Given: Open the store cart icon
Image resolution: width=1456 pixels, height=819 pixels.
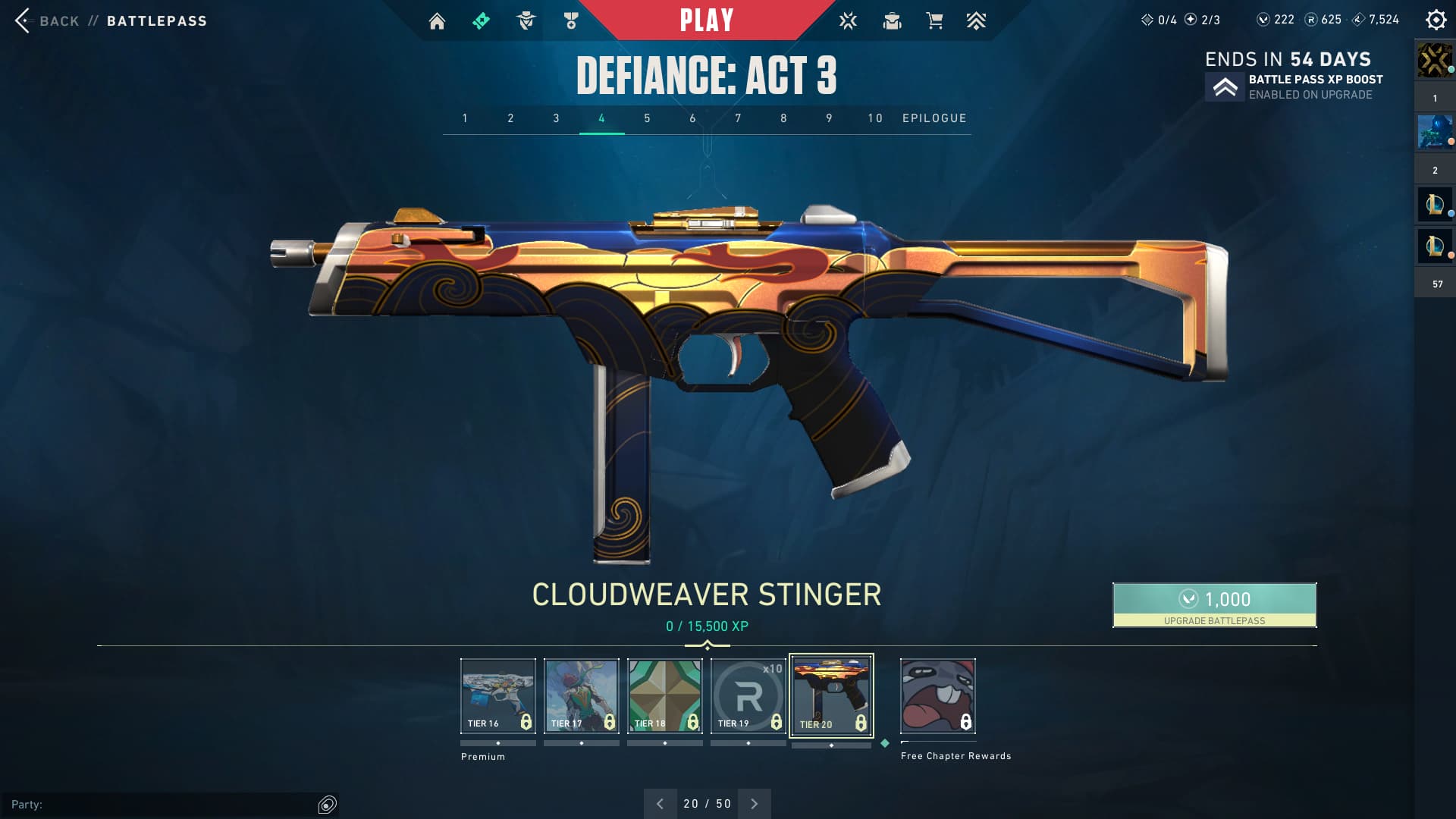Looking at the screenshot, I should pos(934,21).
